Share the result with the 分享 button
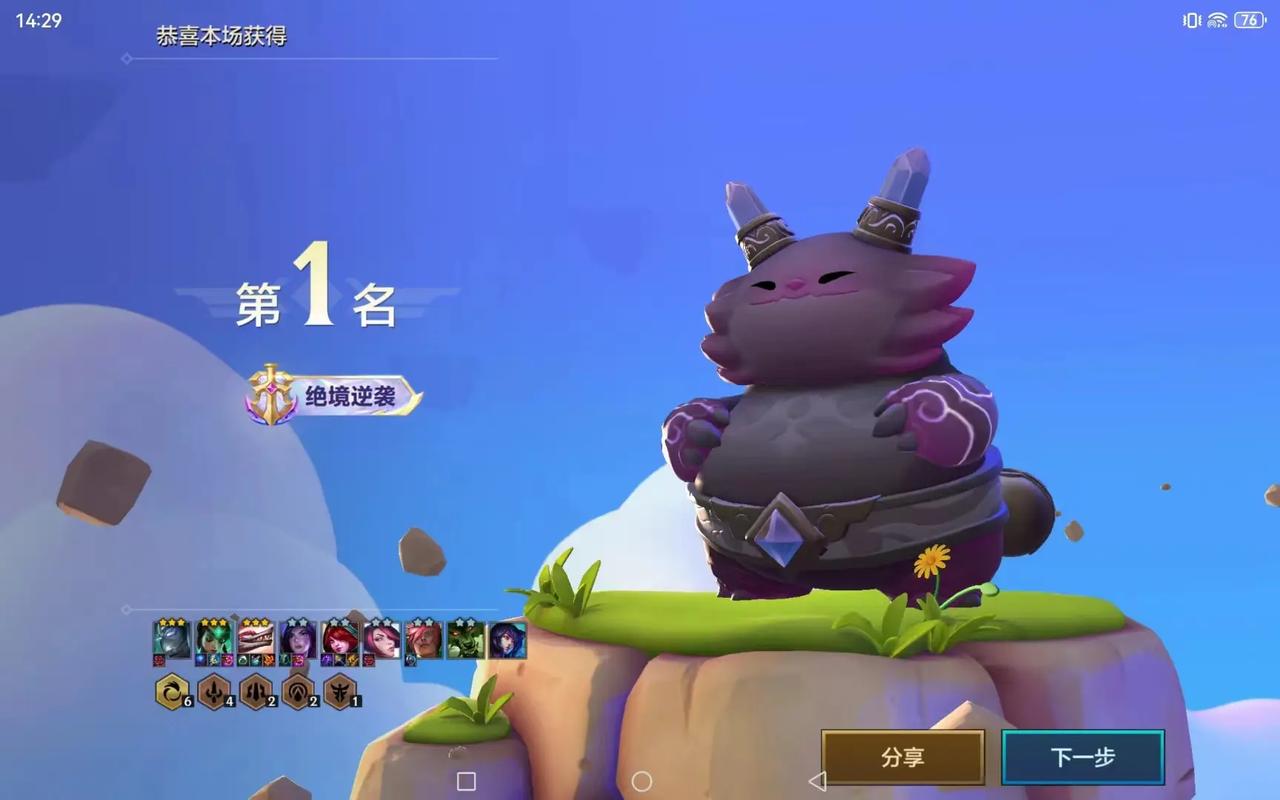Image resolution: width=1280 pixels, height=800 pixels. tap(903, 758)
